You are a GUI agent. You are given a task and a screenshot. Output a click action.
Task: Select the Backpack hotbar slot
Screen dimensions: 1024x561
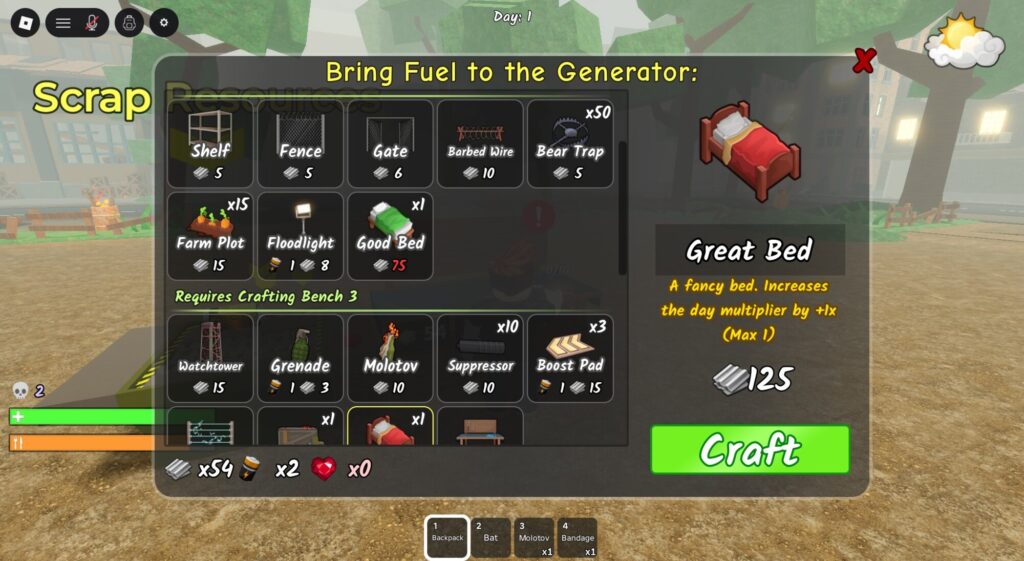pos(447,537)
